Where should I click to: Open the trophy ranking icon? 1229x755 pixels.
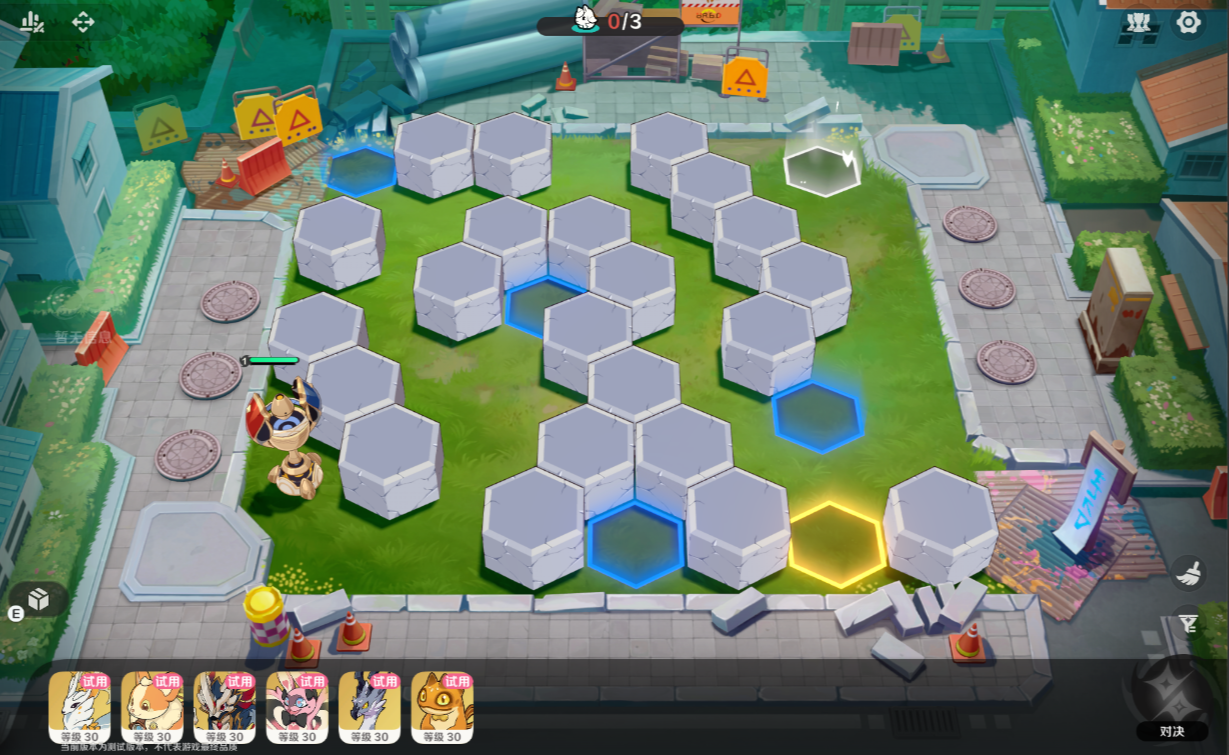pyautogui.click(x=1139, y=22)
